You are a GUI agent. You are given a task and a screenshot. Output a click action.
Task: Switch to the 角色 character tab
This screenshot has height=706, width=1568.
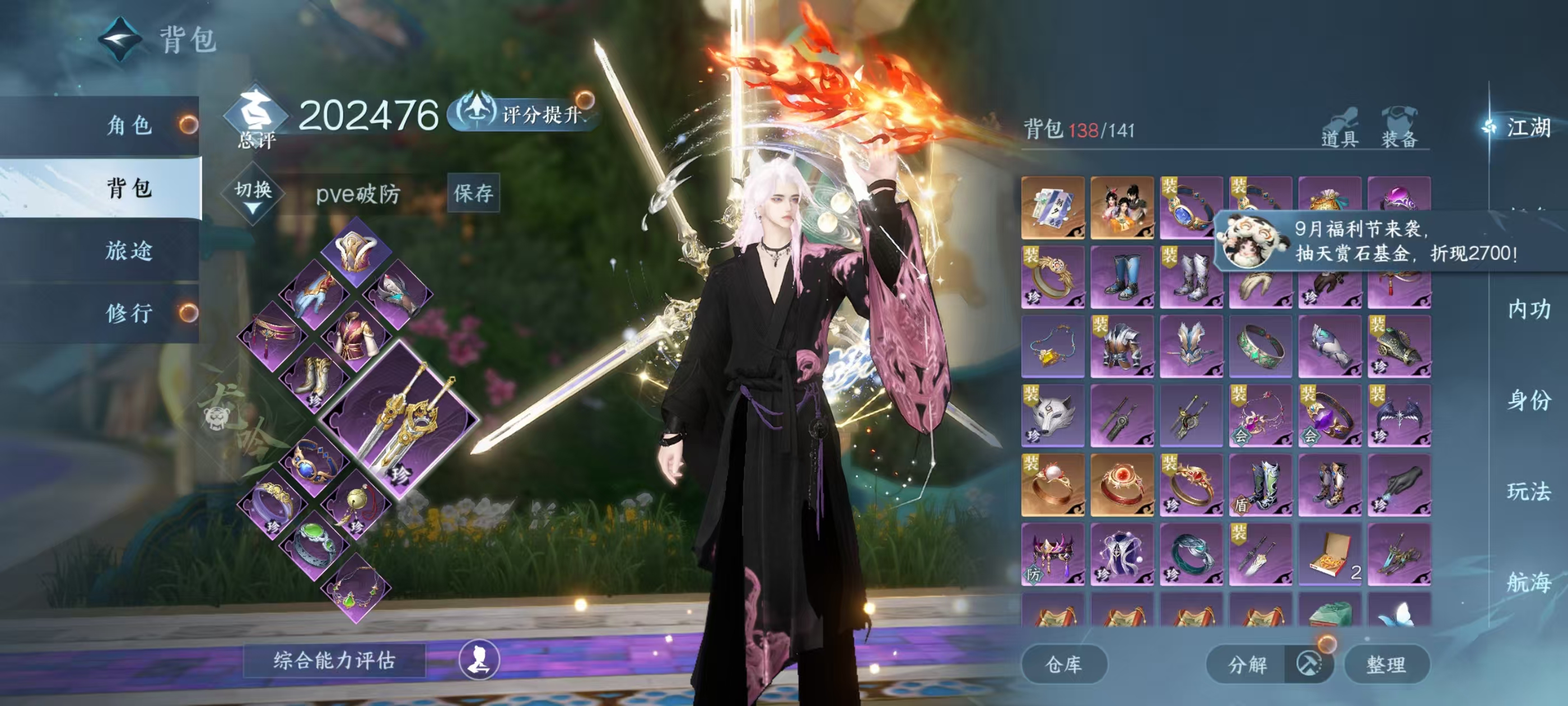(x=129, y=126)
